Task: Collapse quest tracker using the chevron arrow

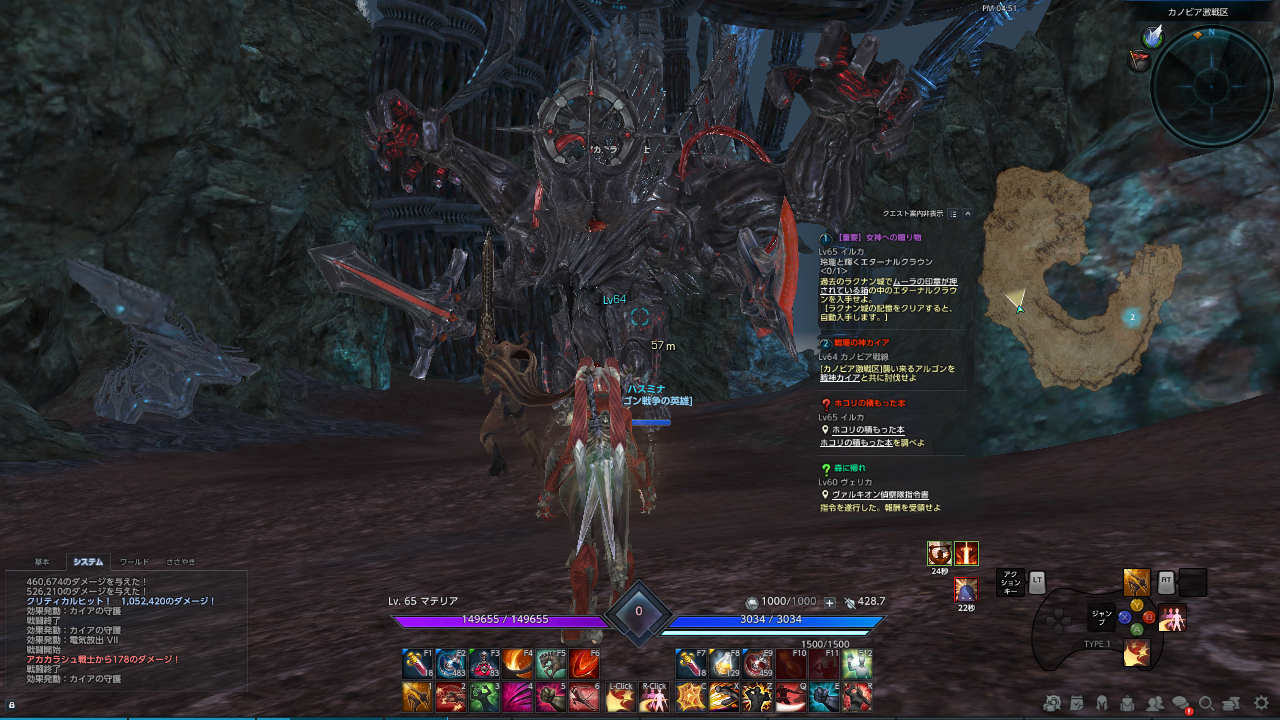Action: [967, 213]
